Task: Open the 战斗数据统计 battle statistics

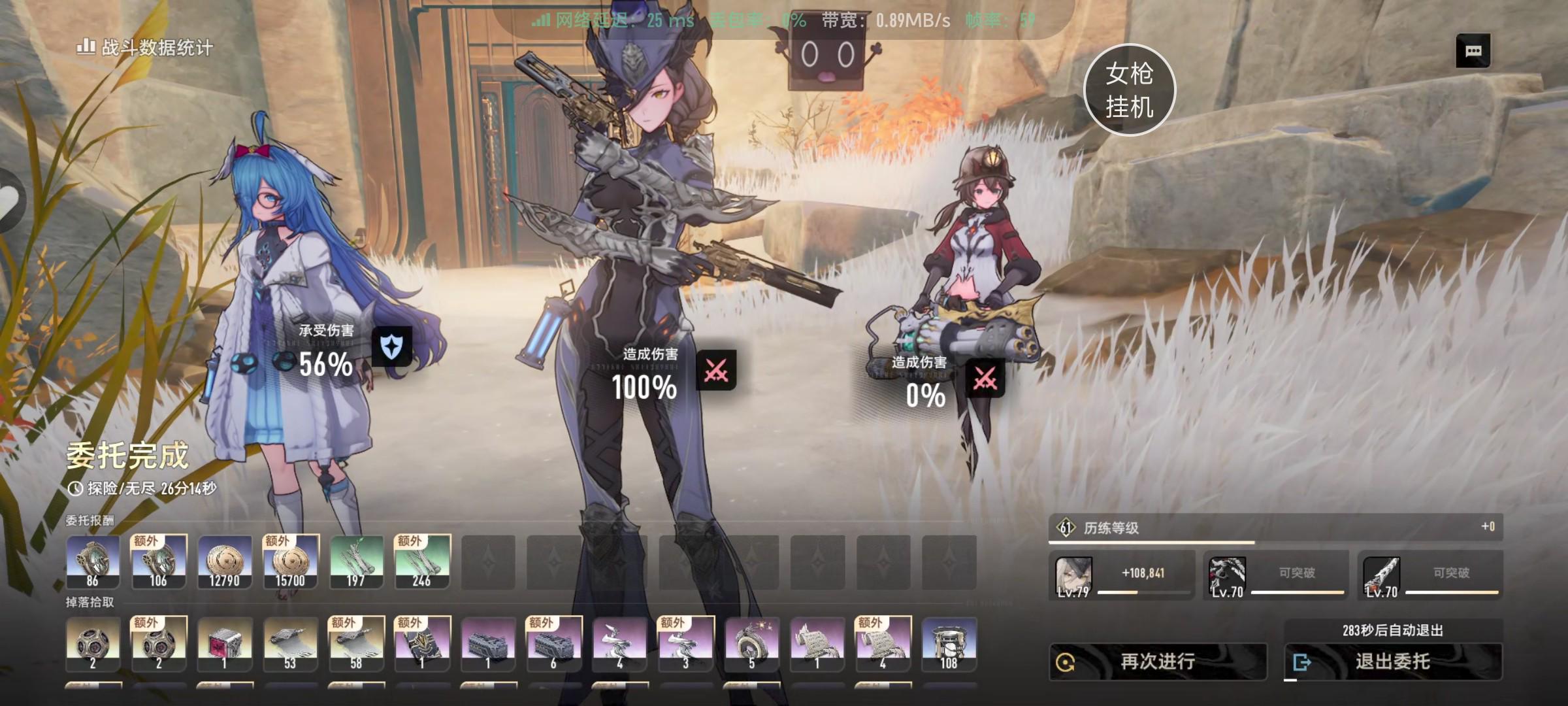Action: point(146,48)
